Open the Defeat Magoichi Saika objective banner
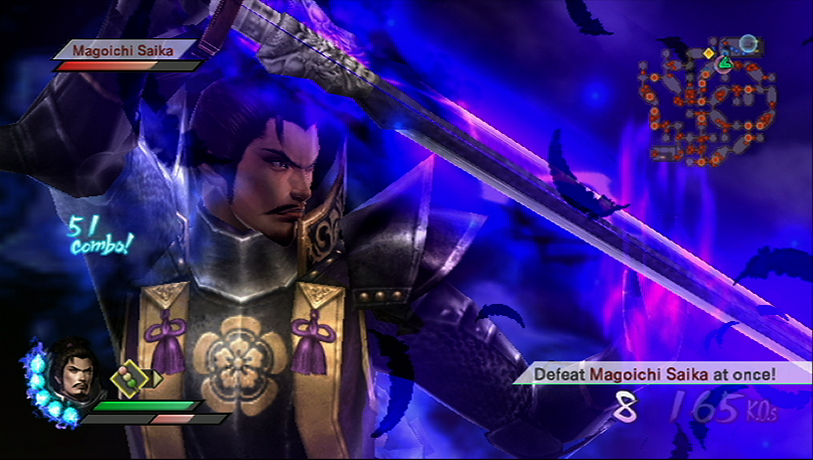Screen dimensions: 813x460 [656, 374]
